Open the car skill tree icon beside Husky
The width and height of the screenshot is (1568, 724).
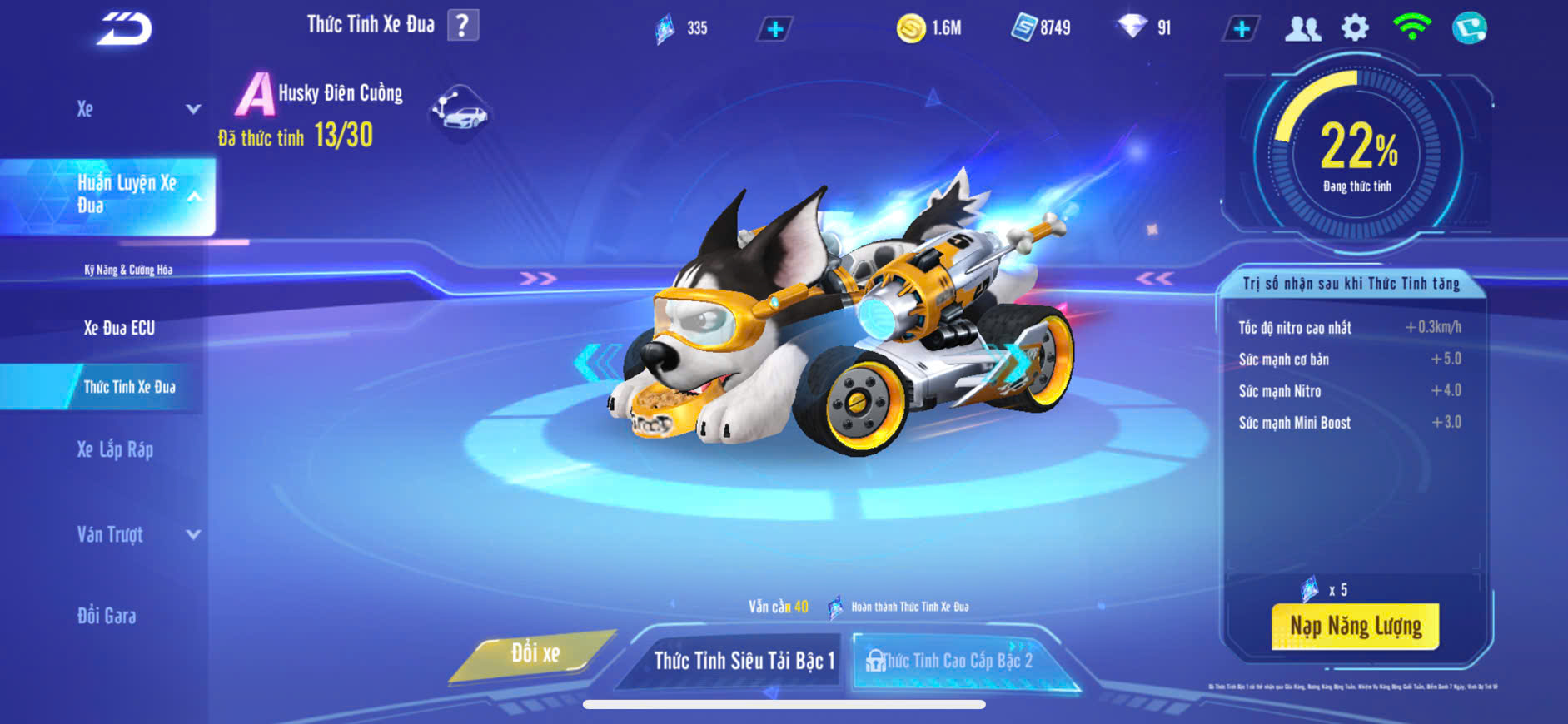coord(460,112)
